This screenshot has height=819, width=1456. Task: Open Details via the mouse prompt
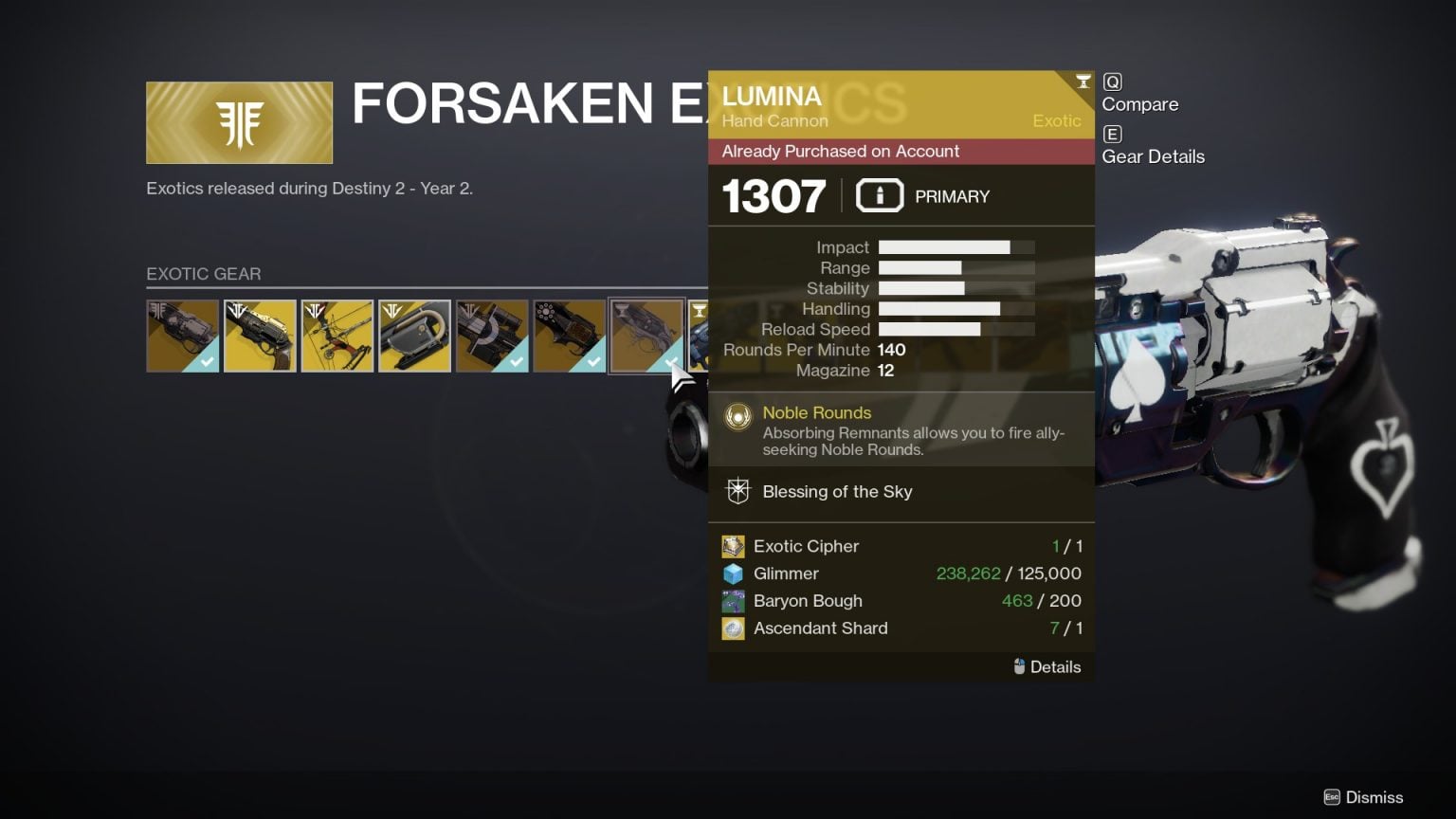1047,666
